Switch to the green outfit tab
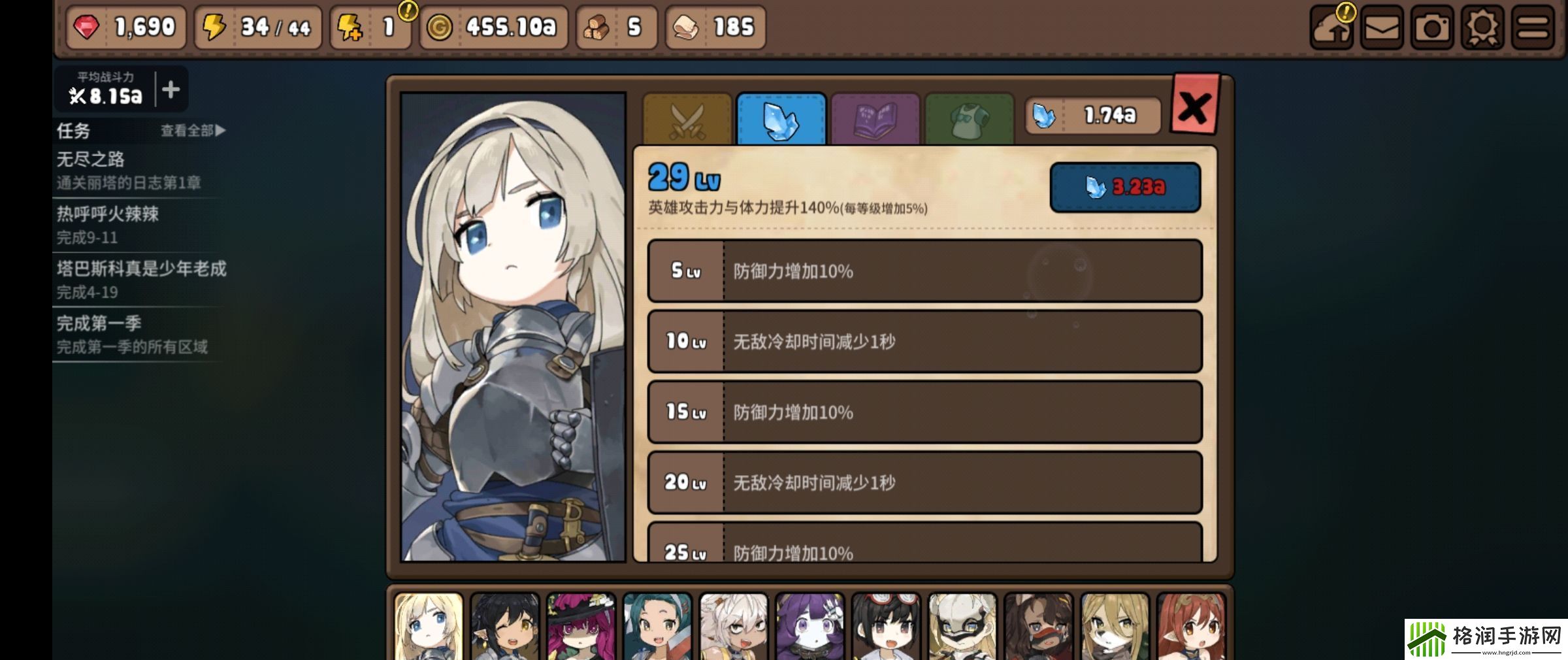This screenshot has height=660, width=1568. click(x=970, y=120)
